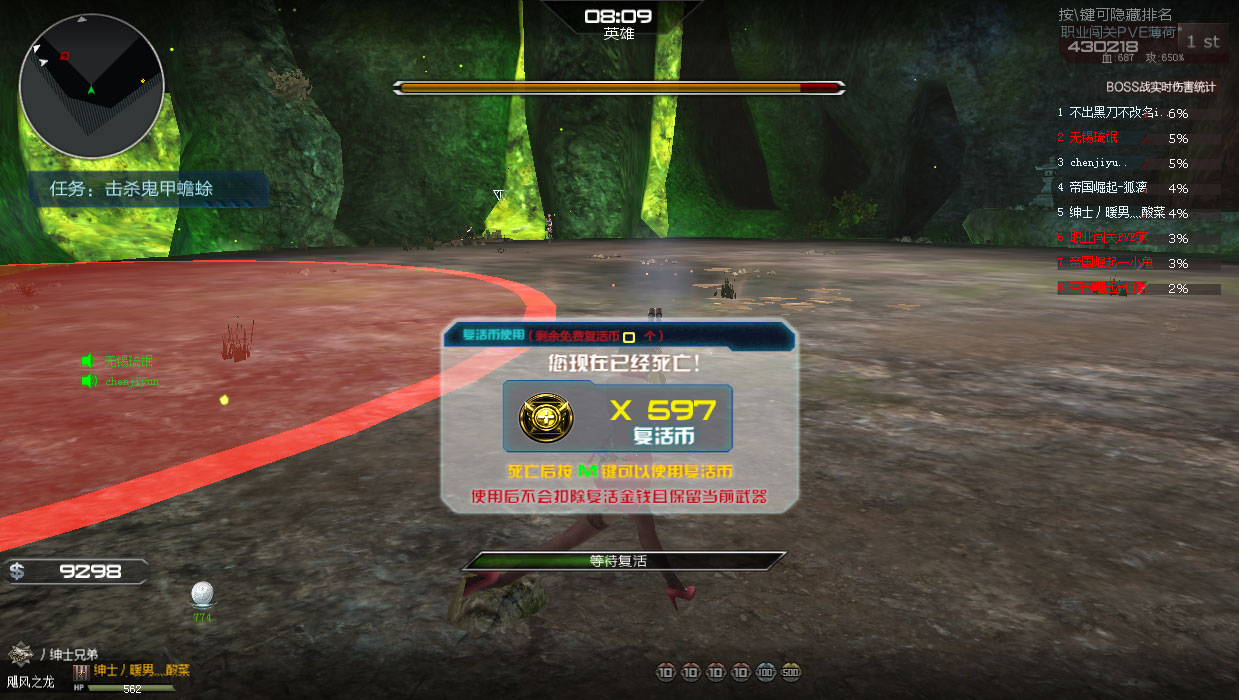This screenshot has width=1239, height=700.
Task: Click the white crystal orb icon
Action: pyautogui.click(x=203, y=594)
